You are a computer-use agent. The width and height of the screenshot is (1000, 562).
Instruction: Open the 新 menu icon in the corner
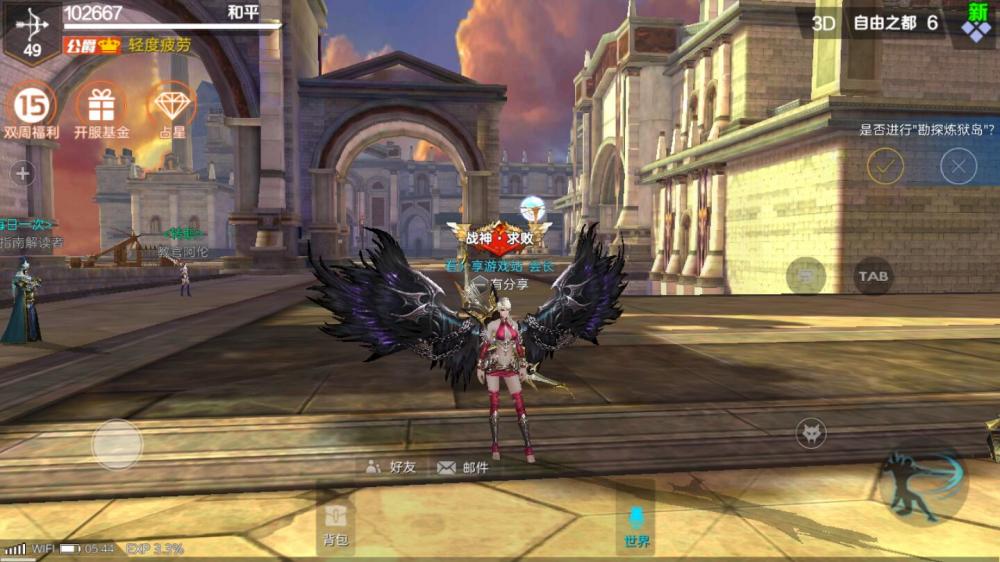[976, 22]
